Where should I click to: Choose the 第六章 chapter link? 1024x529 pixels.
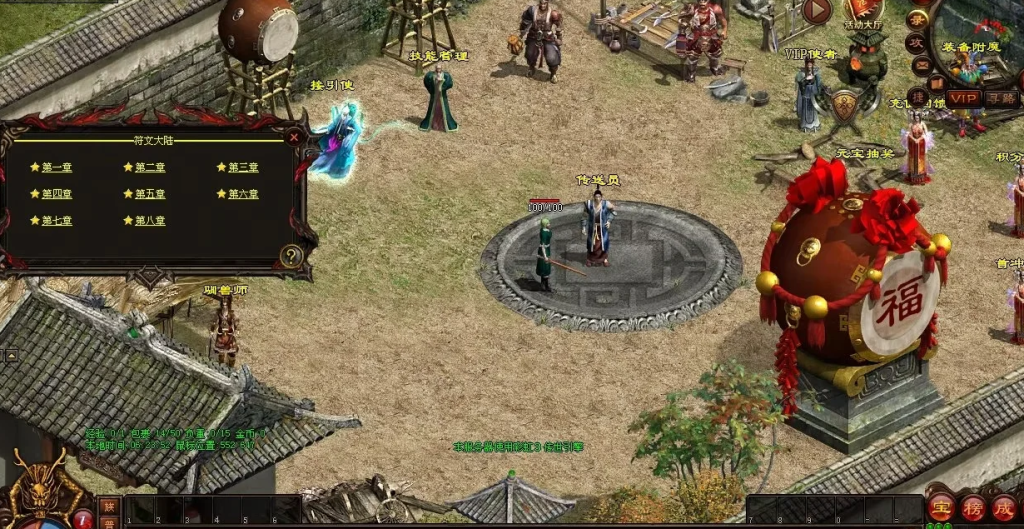click(x=243, y=194)
